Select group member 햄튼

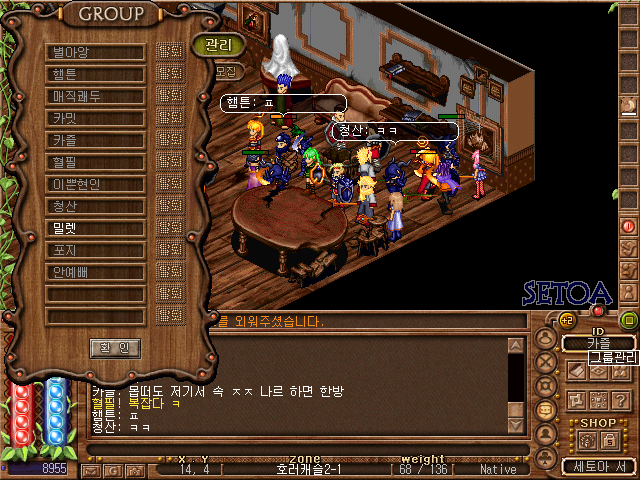(95, 74)
